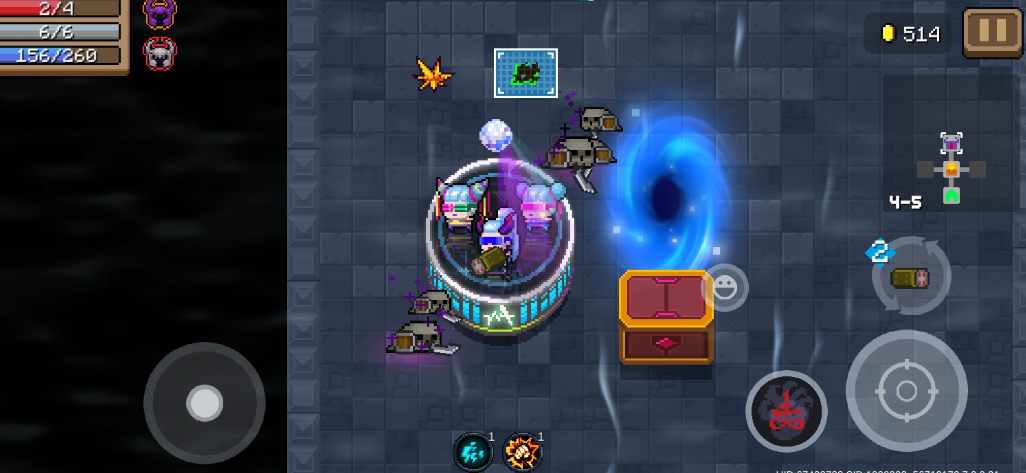
Task: Open the smiley emote button
Action: point(725,288)
